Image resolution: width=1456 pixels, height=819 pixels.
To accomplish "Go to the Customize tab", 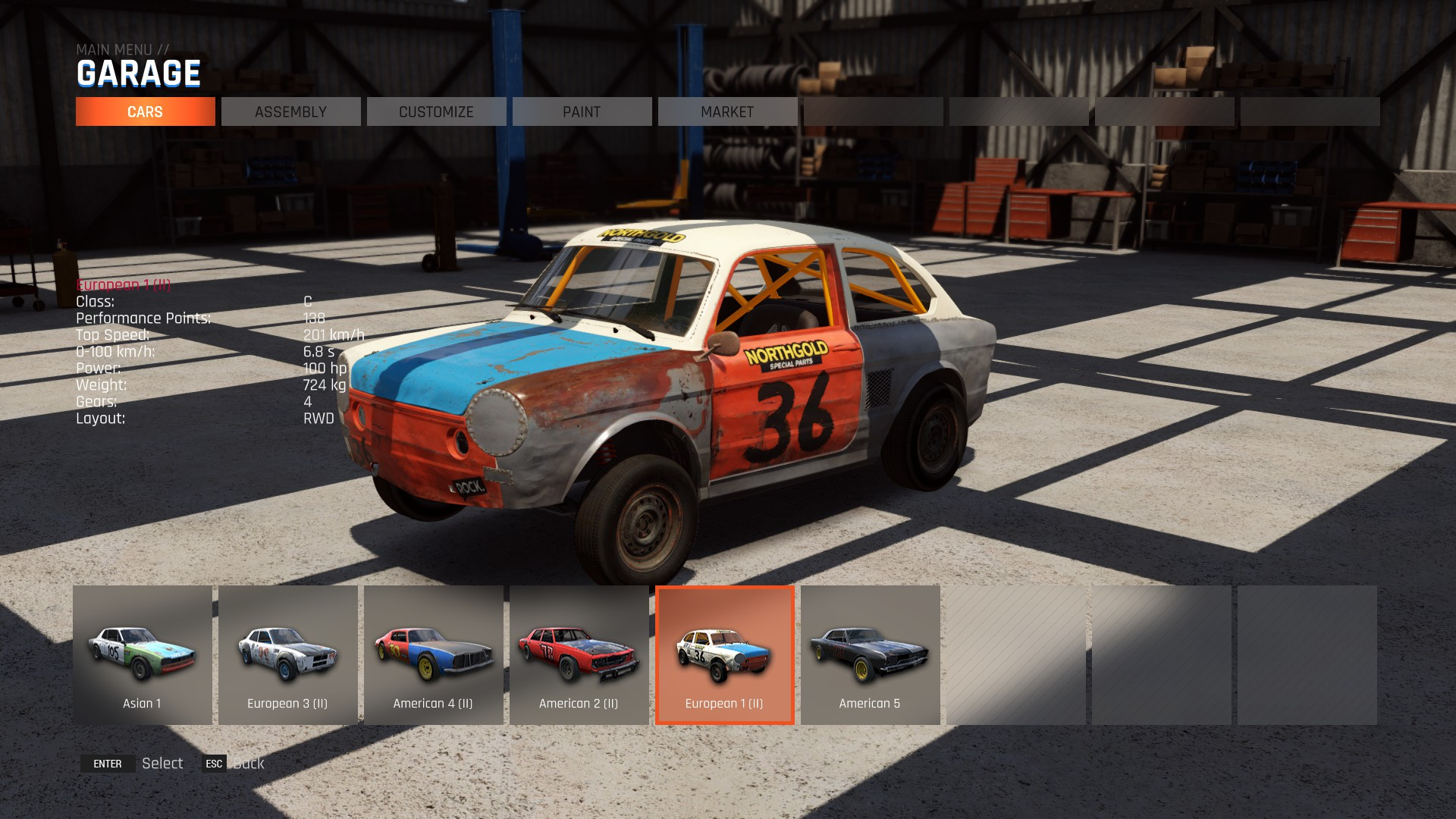I will (436, 111).
